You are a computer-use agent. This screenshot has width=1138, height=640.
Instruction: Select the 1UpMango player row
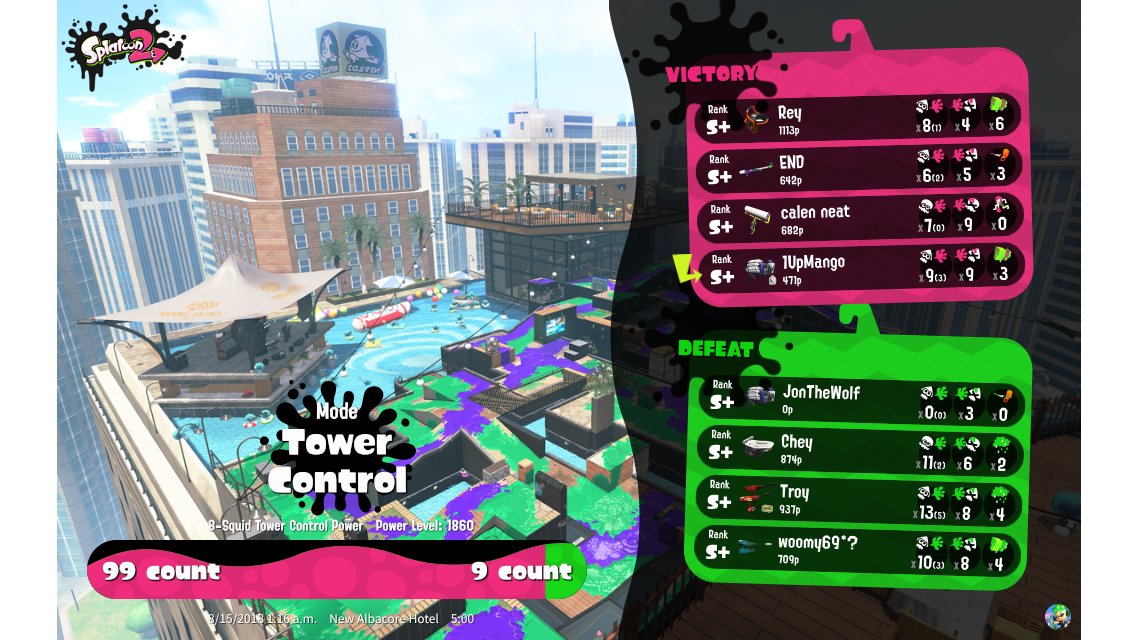pyautogui.click(x=860, y=268)
